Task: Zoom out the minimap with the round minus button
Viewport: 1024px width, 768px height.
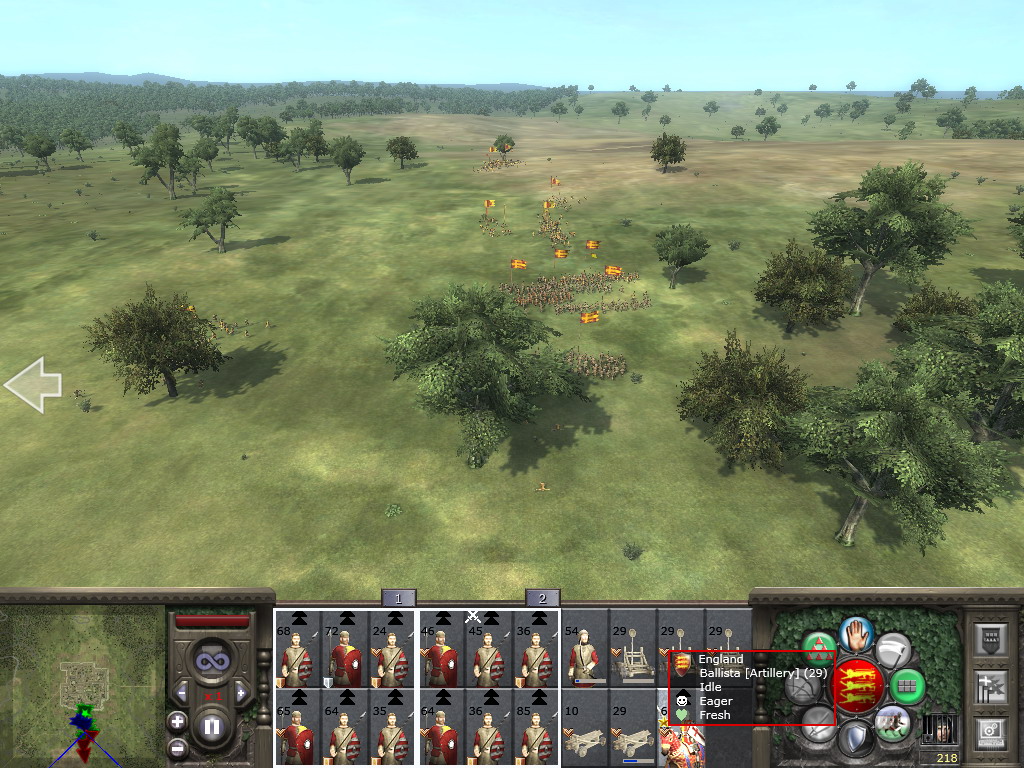Action: 177,746
